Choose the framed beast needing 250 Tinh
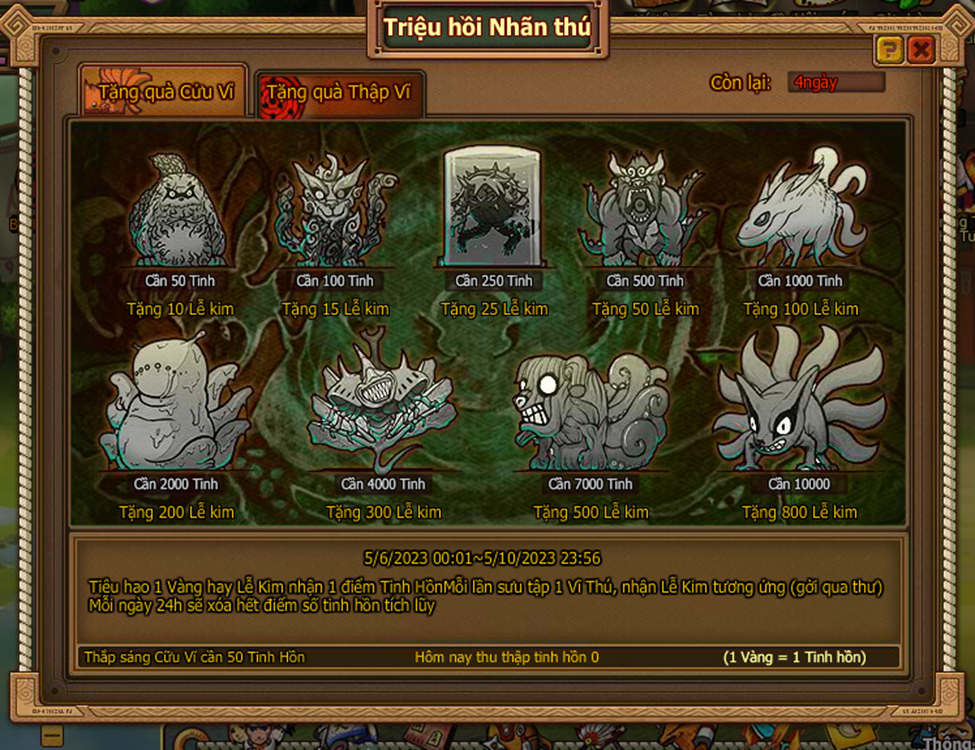This screenshot has width=975, height=750. point(493,208)
